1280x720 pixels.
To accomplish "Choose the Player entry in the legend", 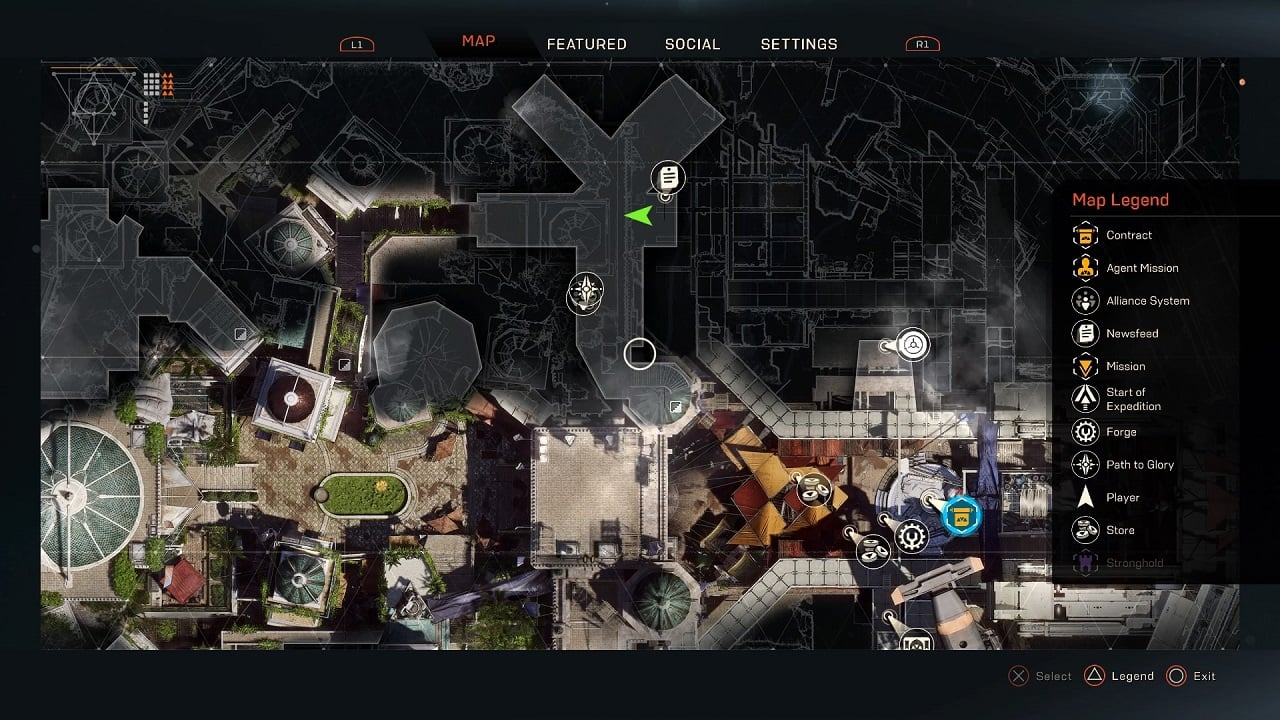I will point(1122,497).
